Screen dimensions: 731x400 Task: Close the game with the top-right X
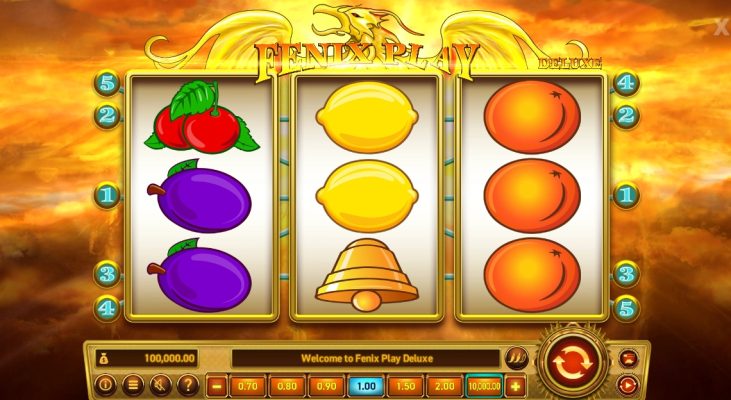pyautogui.click(x=722, y=29)
